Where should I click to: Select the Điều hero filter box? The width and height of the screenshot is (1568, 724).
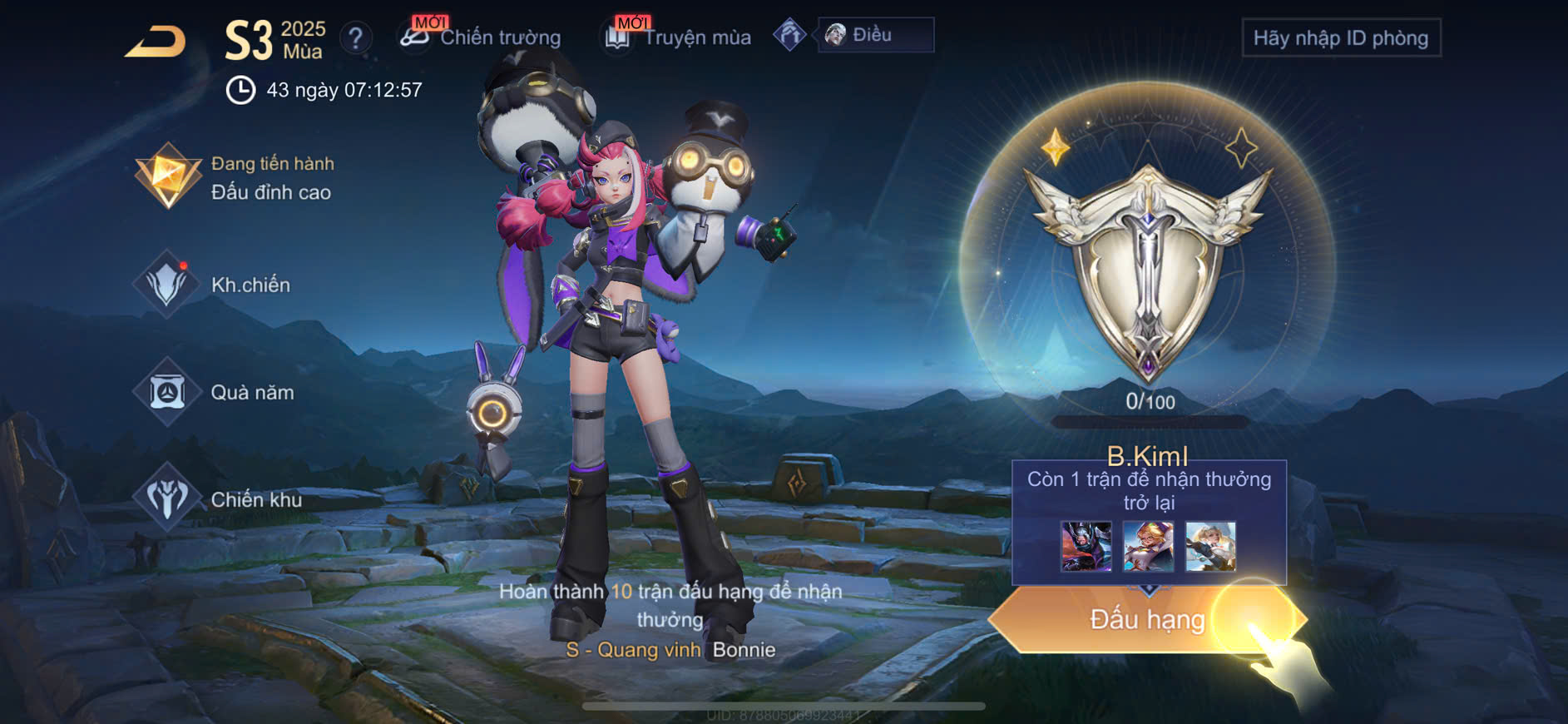(x=875, y=35)
